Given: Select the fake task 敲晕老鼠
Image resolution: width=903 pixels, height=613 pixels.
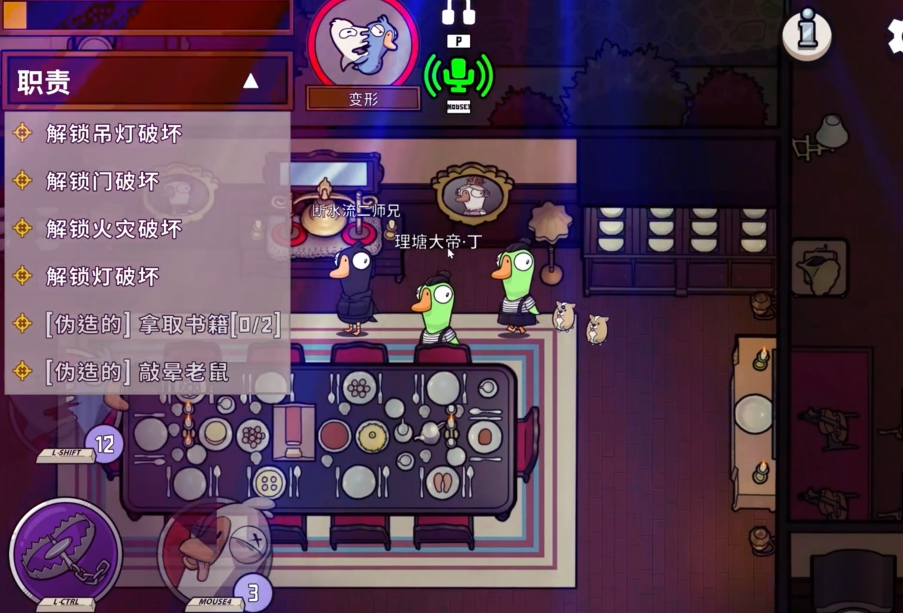Looking at the screenshot, I should (137, 373).
